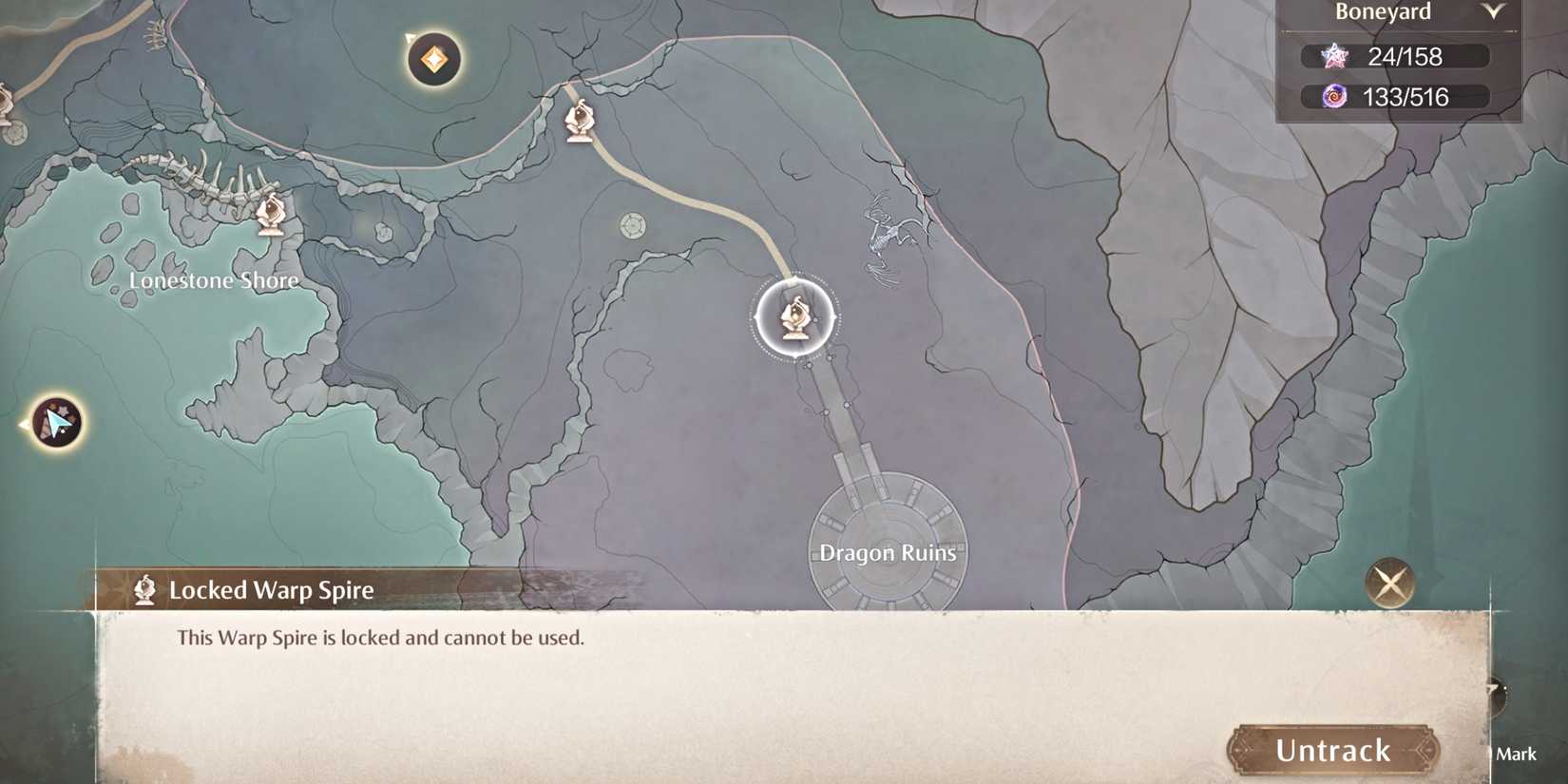Toggle tracking off with the Untrack button
Image resolution: width=1568 pixels, height=784 pixels.
1332,750
